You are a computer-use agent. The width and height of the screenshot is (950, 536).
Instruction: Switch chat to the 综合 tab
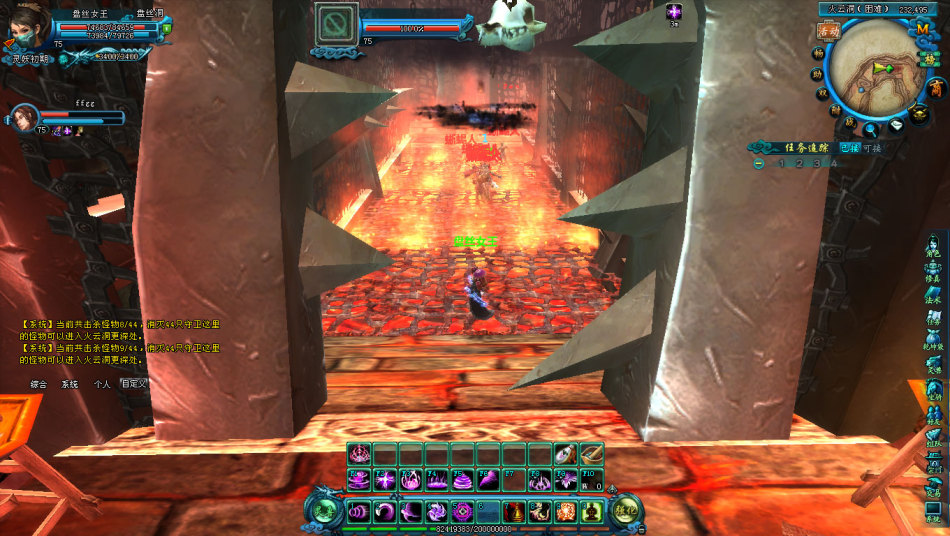click(39, 384)
